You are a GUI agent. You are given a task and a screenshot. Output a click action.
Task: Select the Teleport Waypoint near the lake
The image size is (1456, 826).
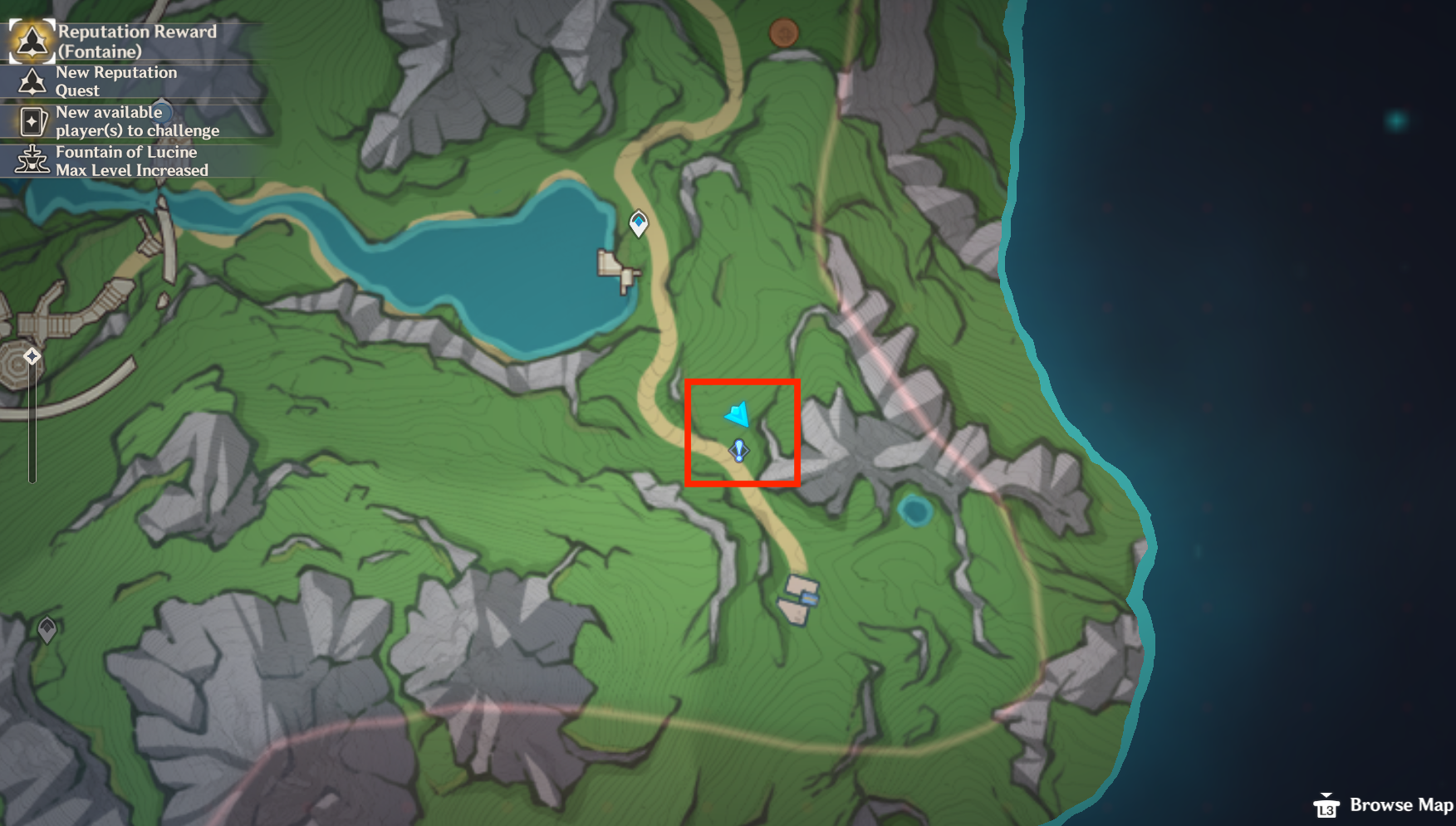pyautogui.click(x=637, y=224)
